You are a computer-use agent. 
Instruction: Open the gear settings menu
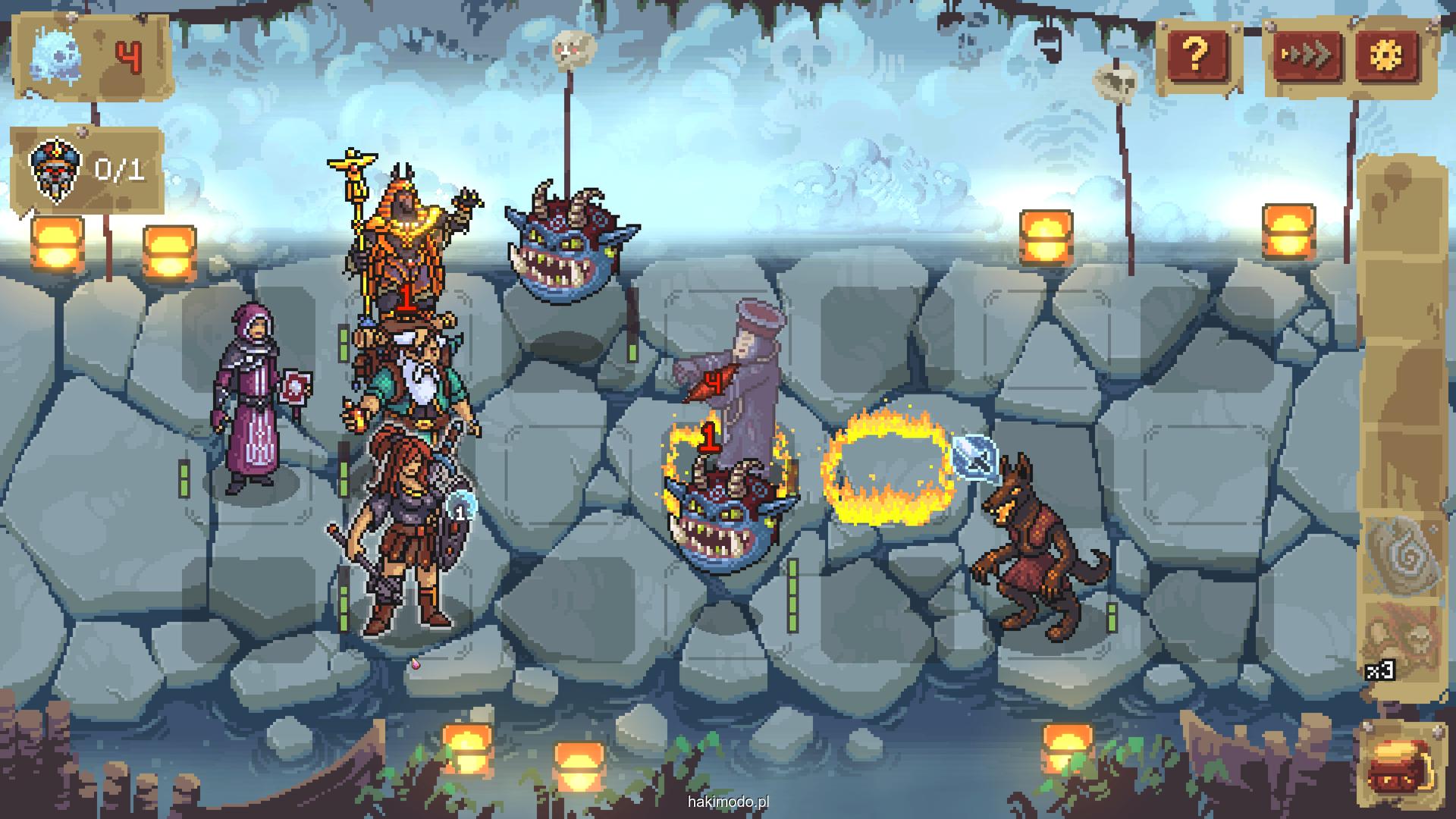pos(1387,55)
